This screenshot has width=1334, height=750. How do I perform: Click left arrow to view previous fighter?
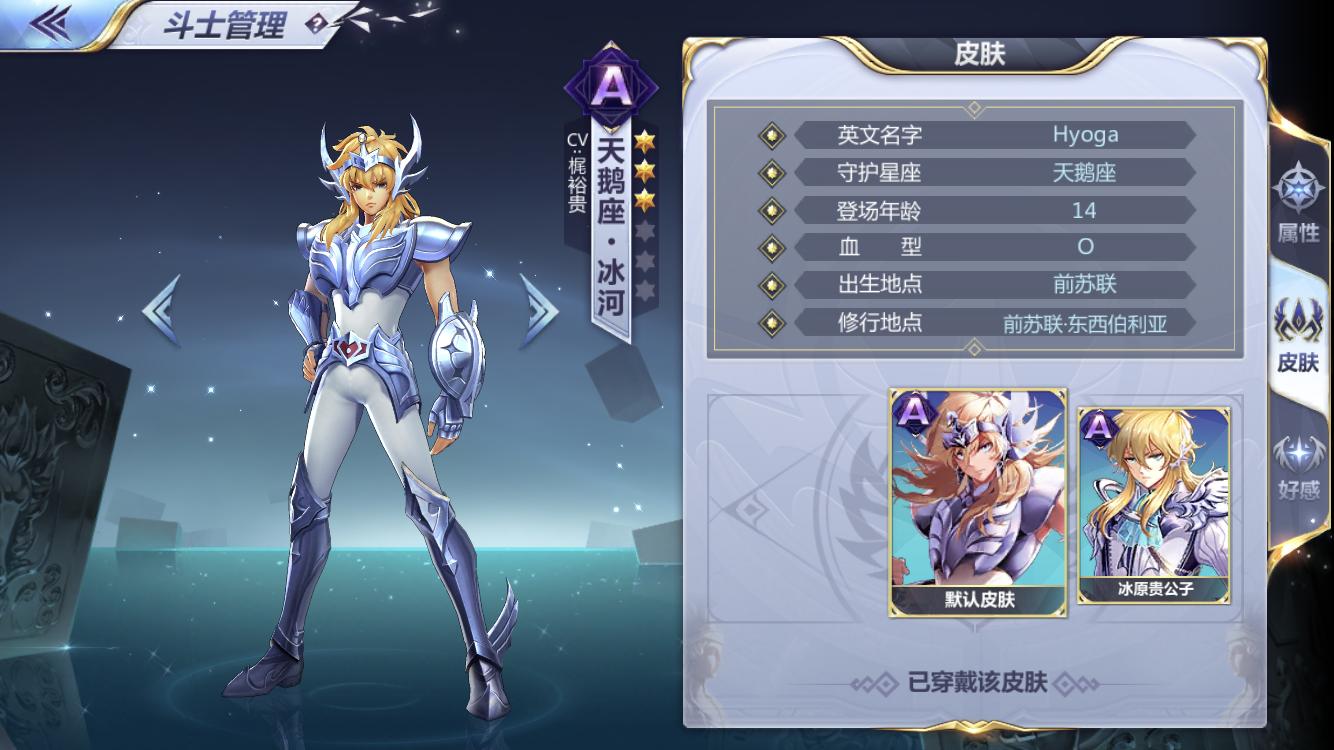click(x=160, y=311)
